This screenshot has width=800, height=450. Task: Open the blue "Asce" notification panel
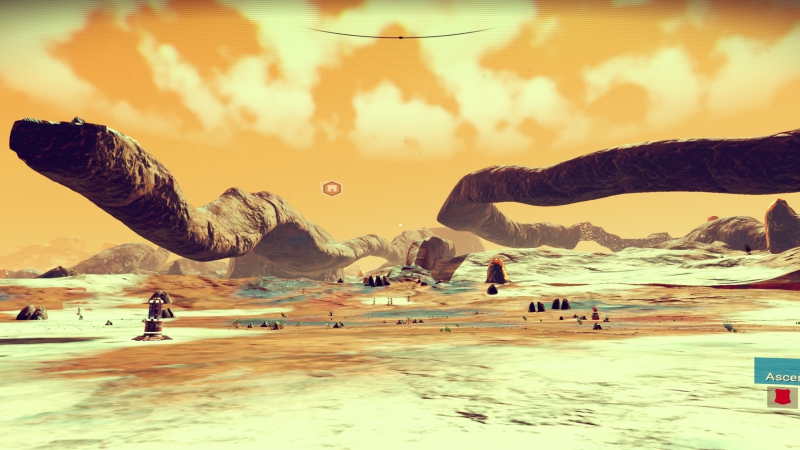tap(778, 375)
